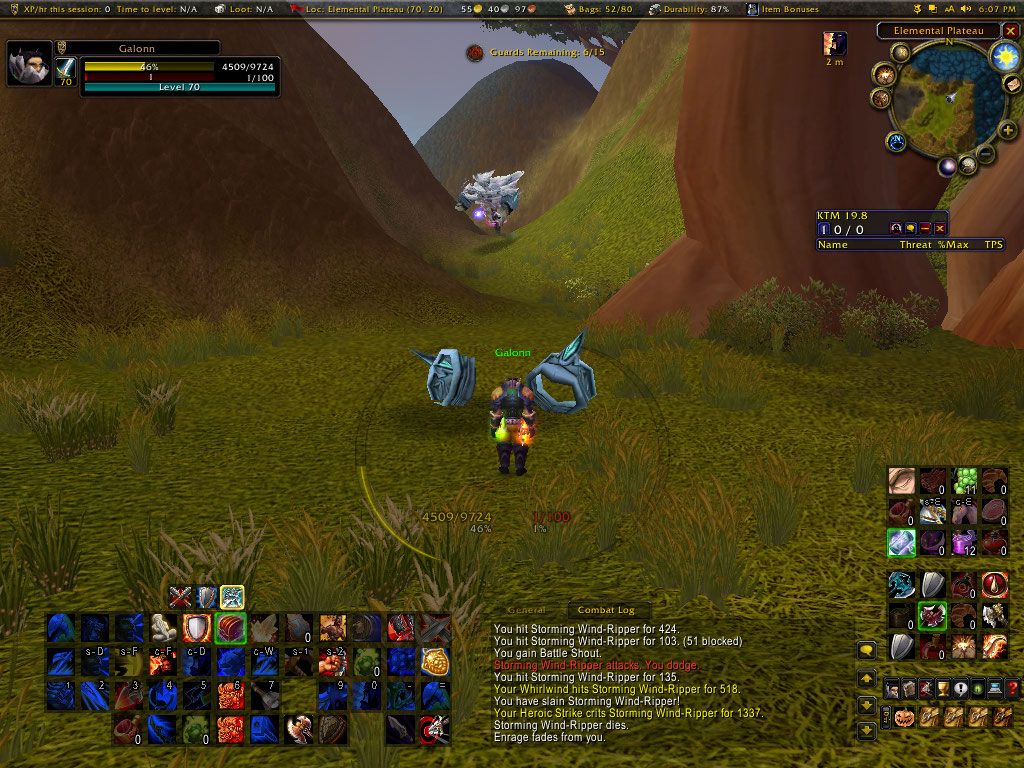Select the third stance with the yellow border
1024x768 pixels.
pyautogui.click(x=232, y=597)
